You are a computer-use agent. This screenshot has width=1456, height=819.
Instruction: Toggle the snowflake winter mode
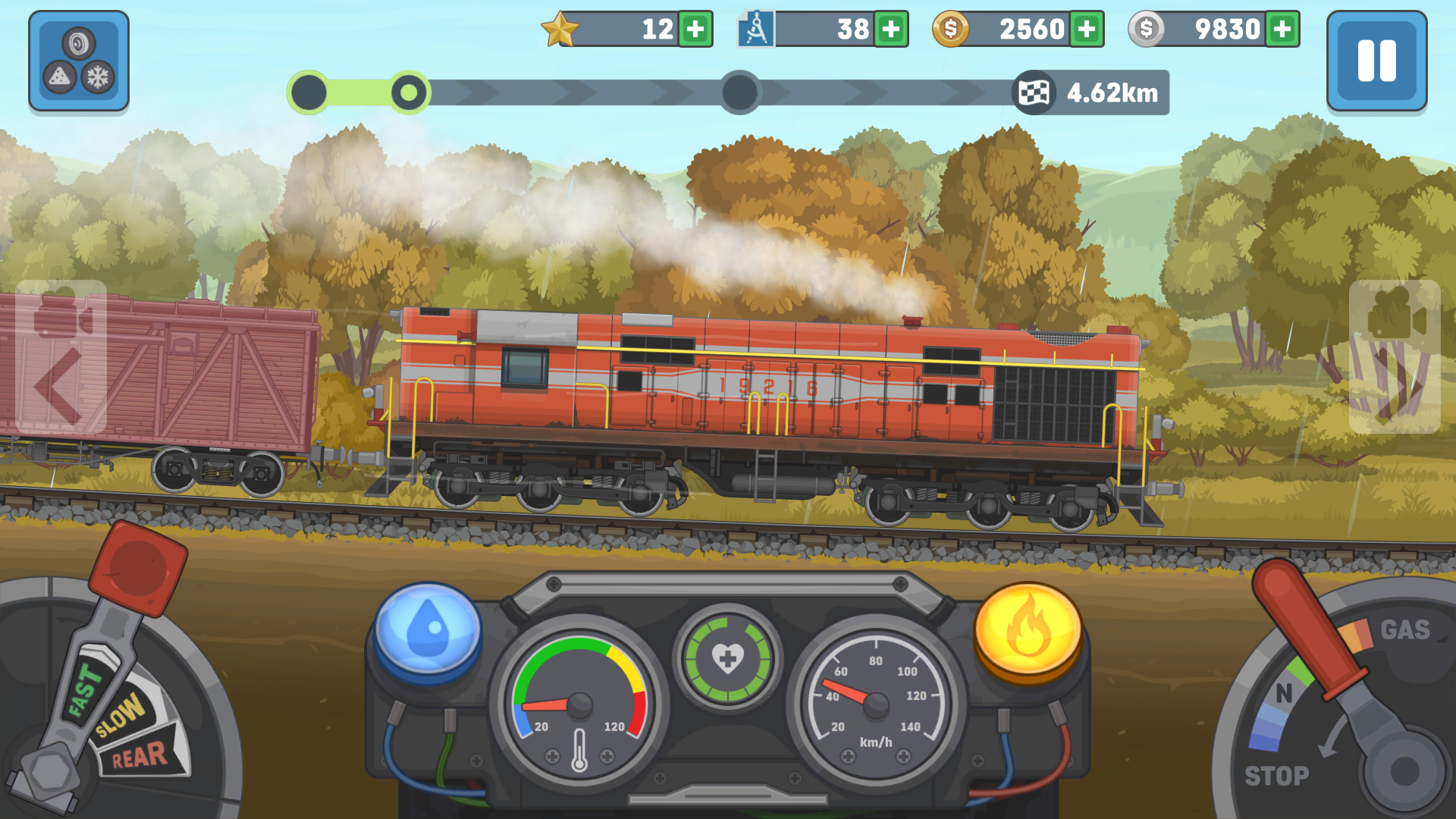[x=99, y=77]
